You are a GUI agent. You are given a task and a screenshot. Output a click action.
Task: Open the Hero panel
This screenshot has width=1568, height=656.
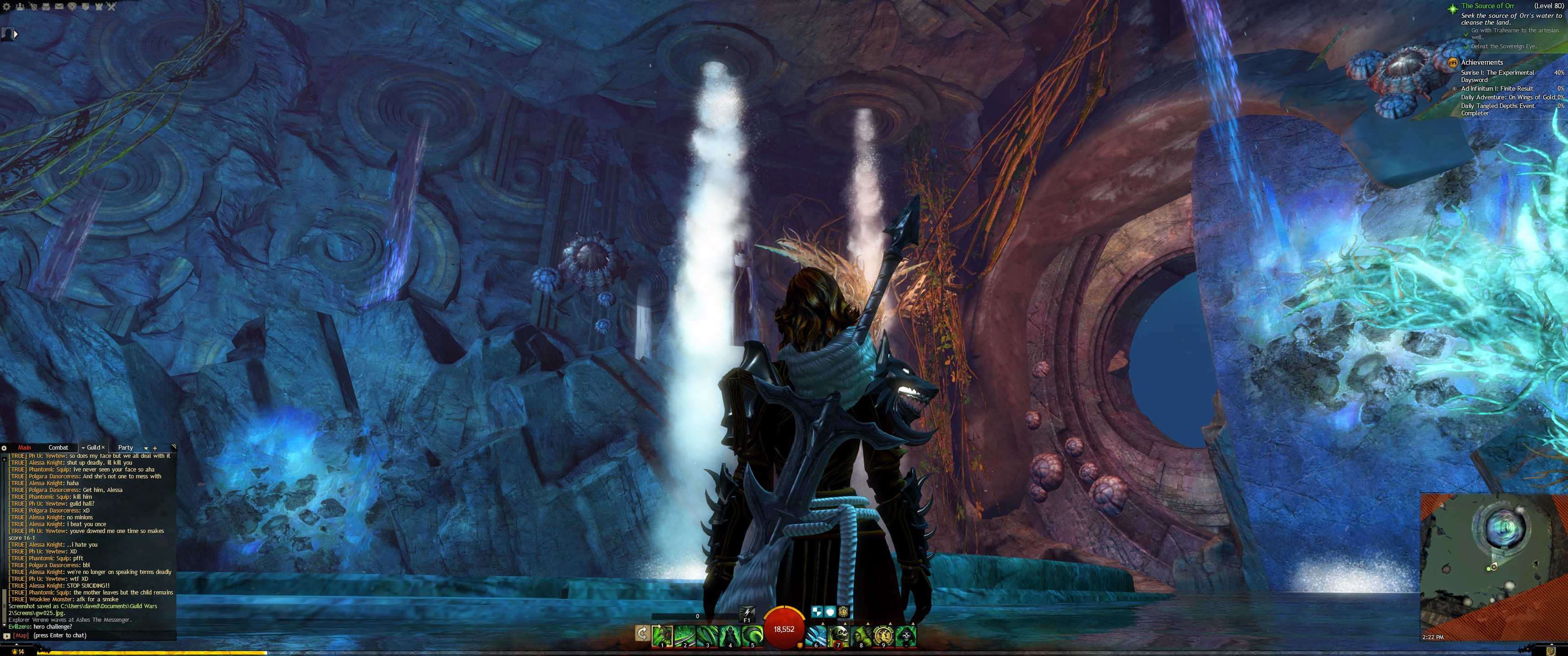point(33,7)
